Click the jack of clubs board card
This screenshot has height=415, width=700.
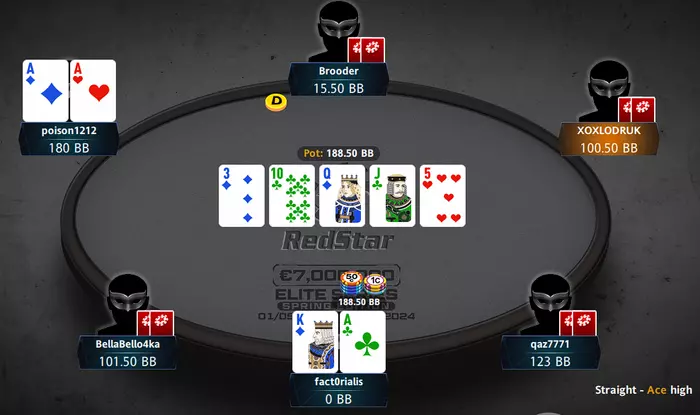click(392, 196)
